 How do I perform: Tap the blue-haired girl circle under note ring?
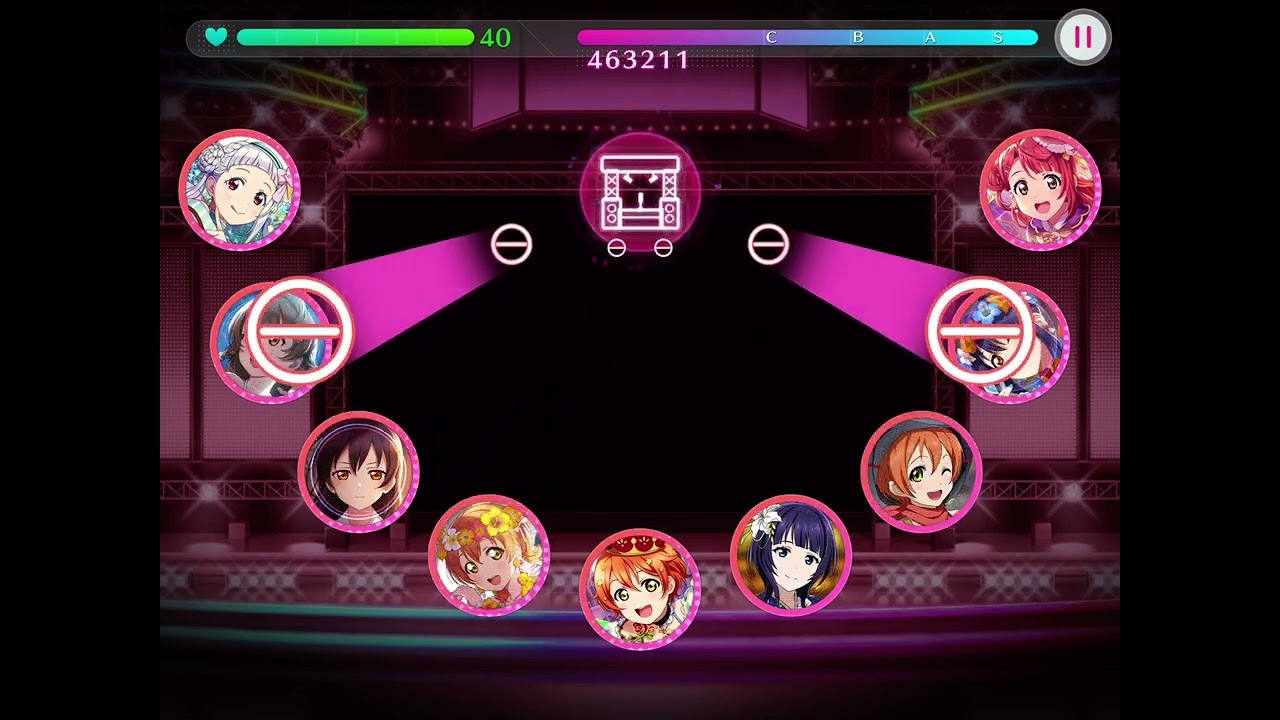point(1010,342)
